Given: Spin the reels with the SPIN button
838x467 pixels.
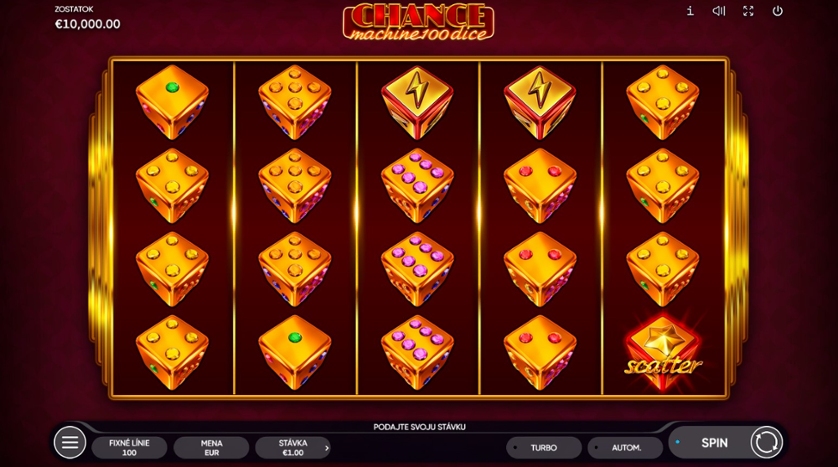Looking at the screenshot, I should 713,442.
